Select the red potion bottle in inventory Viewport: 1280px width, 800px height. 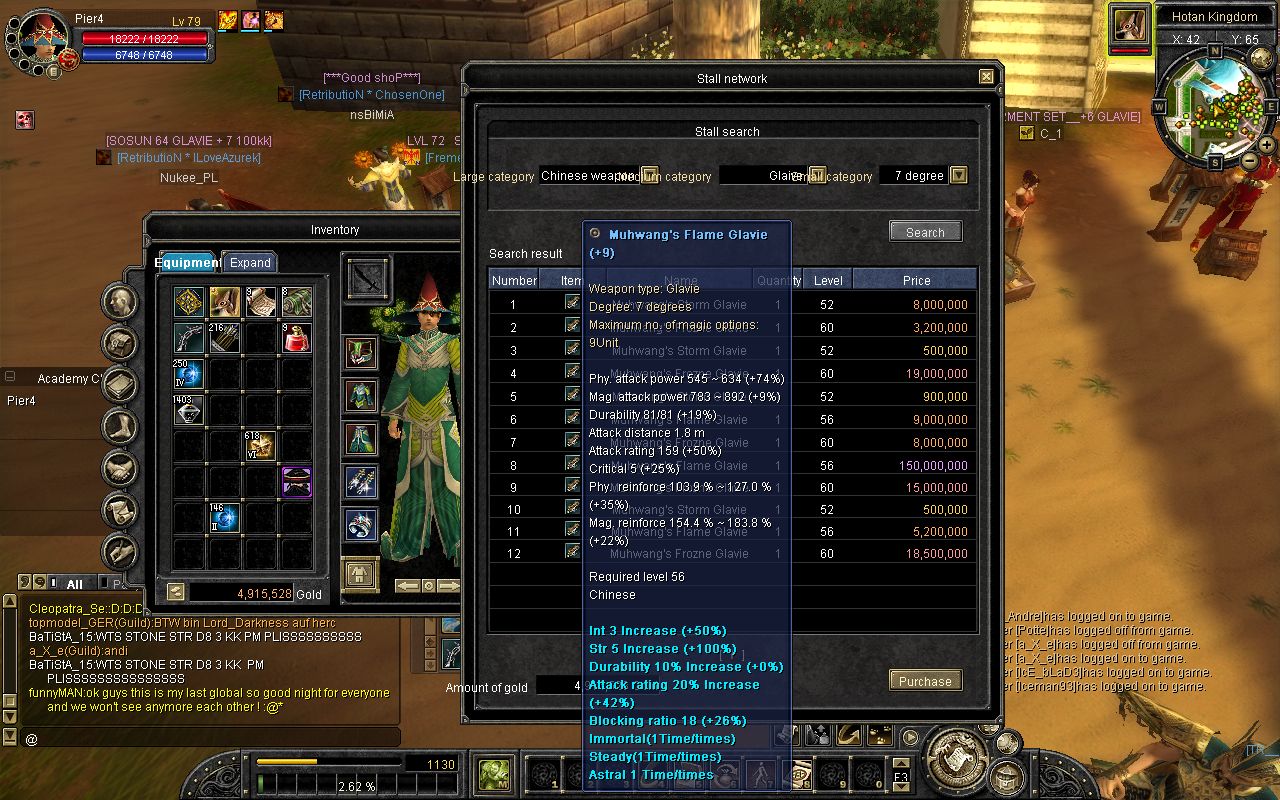(296, 338)
